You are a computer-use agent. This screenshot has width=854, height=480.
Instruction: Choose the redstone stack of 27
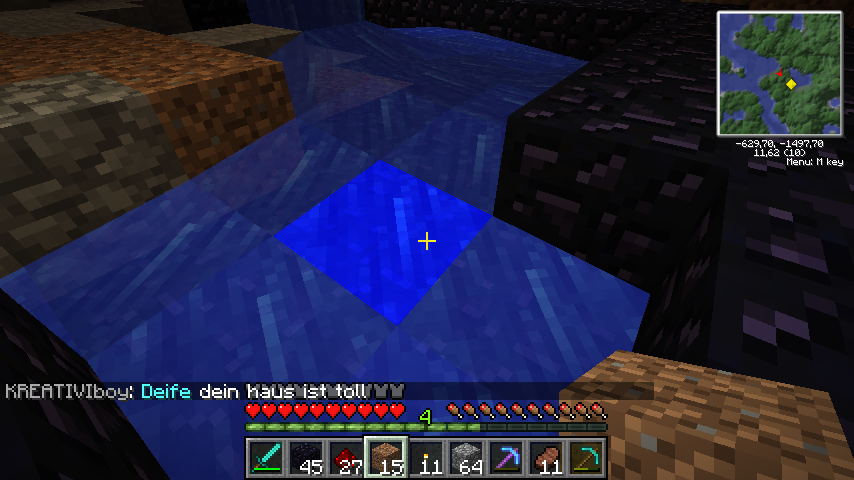[346, 458]
